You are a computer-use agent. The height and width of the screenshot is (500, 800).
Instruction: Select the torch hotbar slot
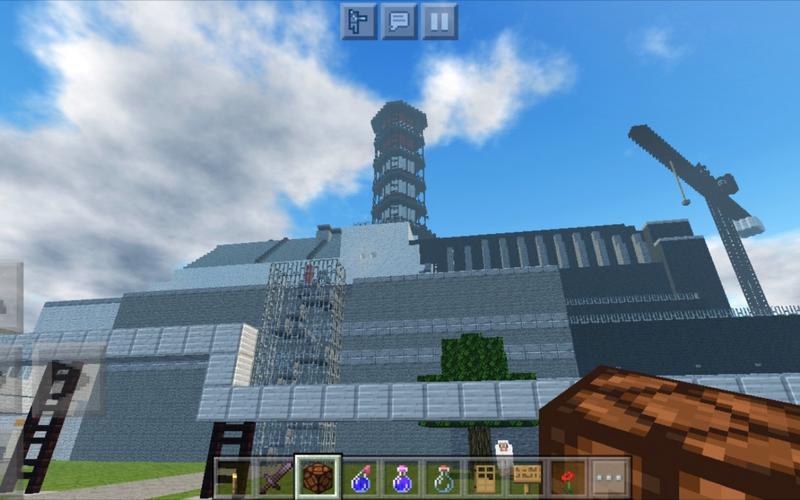(x=235, y=477)
